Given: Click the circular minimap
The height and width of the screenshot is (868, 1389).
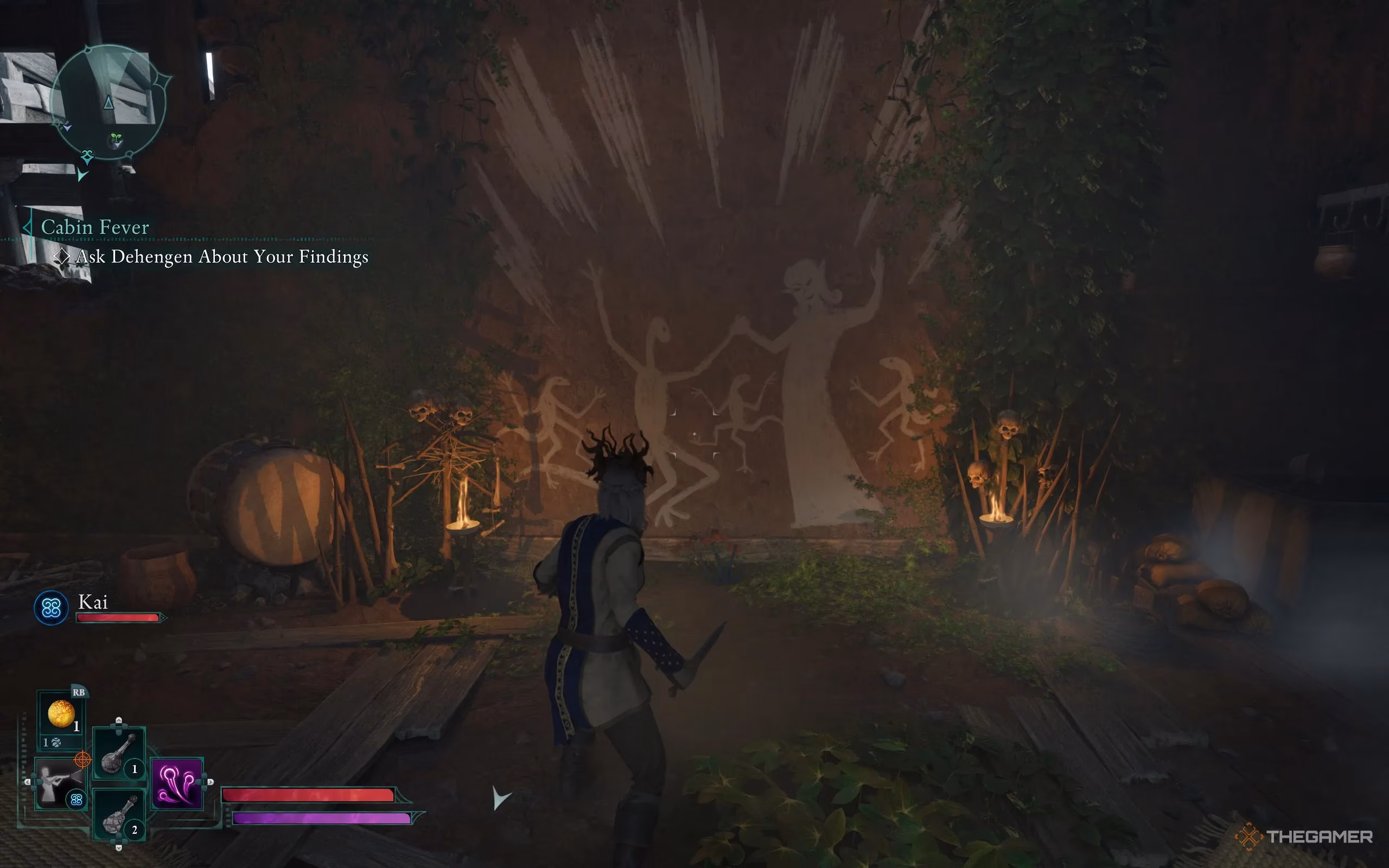Looking at the screenshot, I should click(x=109, y=102).
